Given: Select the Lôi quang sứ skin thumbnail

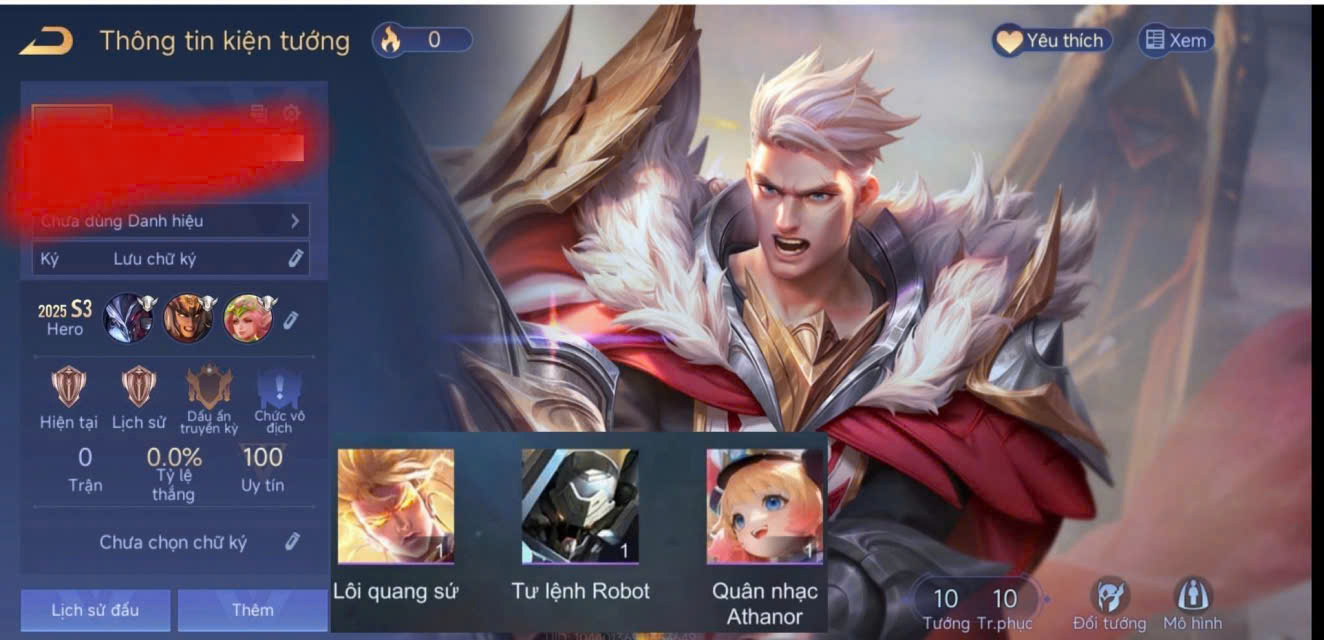Looking at the screenshot, I should 396,506.
